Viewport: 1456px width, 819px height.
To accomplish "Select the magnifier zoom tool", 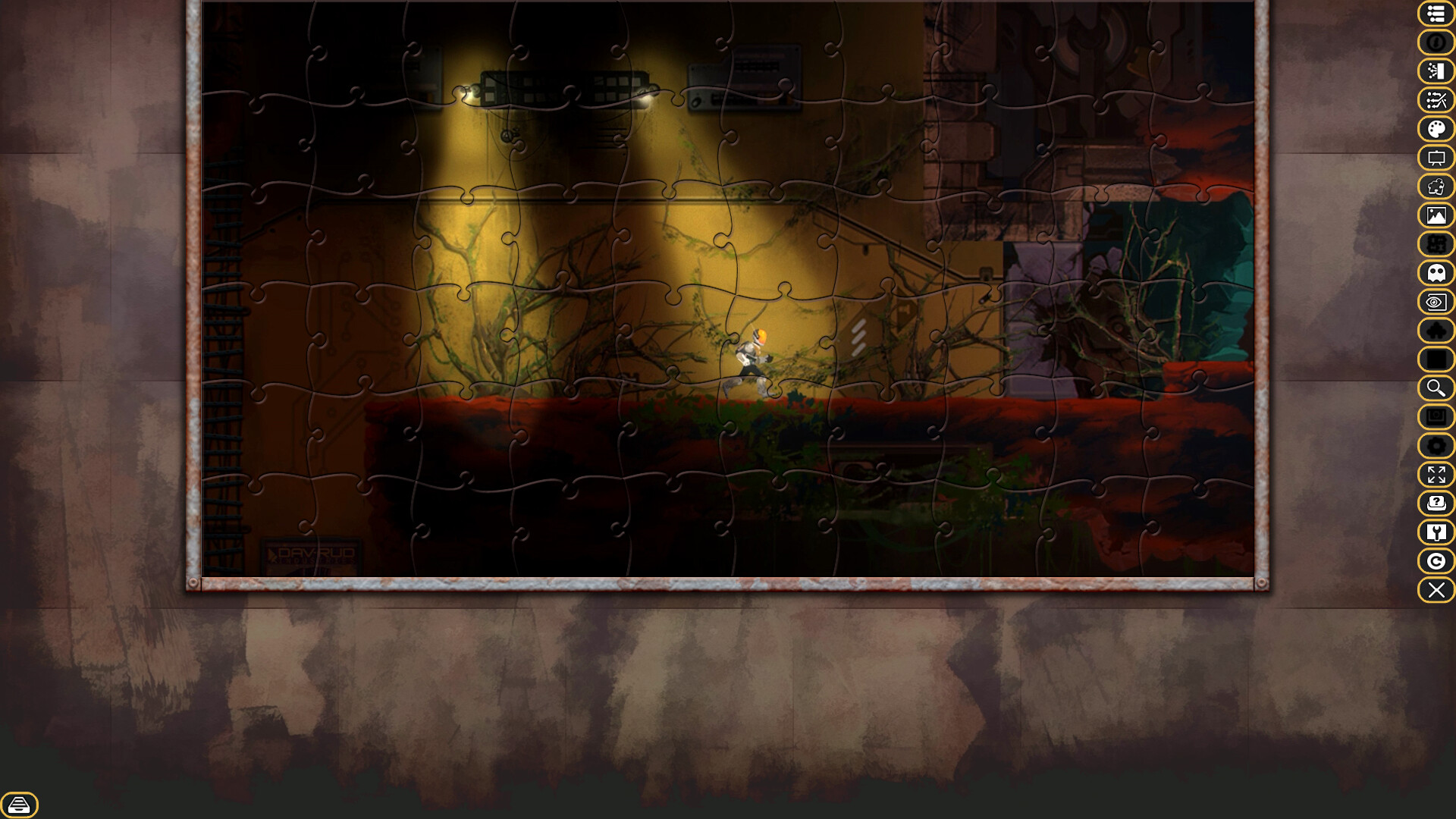I will tap(1436, 389).
